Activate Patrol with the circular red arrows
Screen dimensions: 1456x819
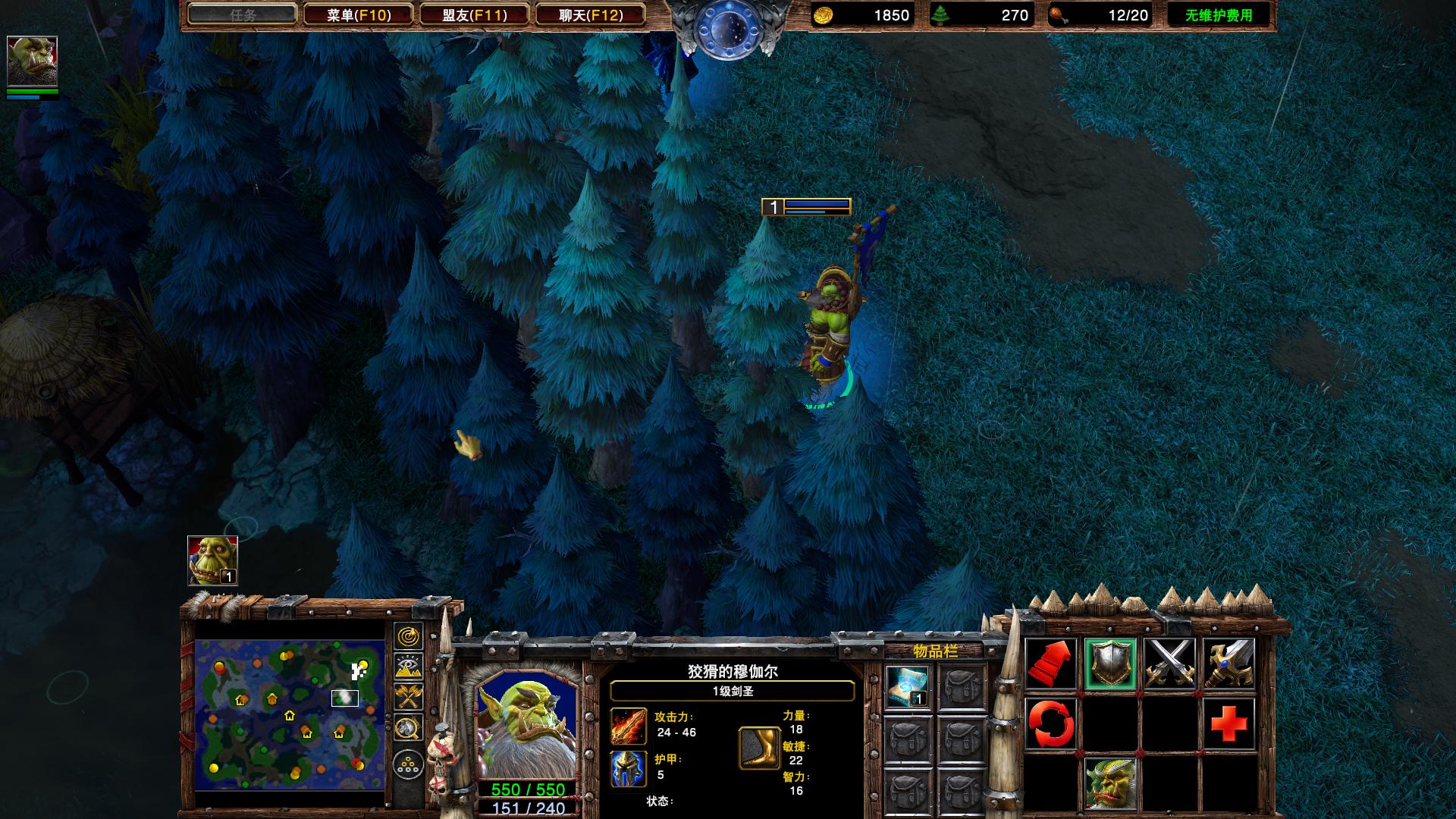tap(1051, 723)
